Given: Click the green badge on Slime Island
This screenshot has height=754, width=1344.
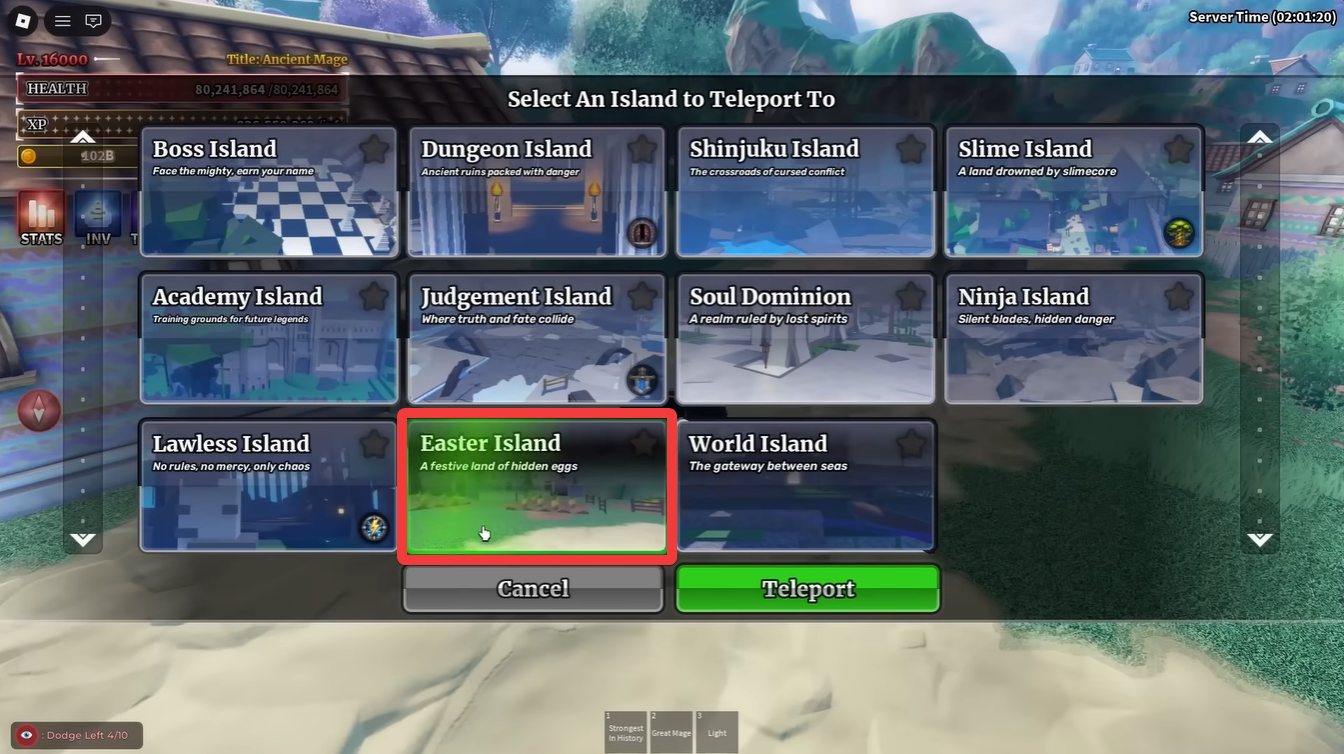Looking at the screenshot, I should click(x=1179, y=231).
